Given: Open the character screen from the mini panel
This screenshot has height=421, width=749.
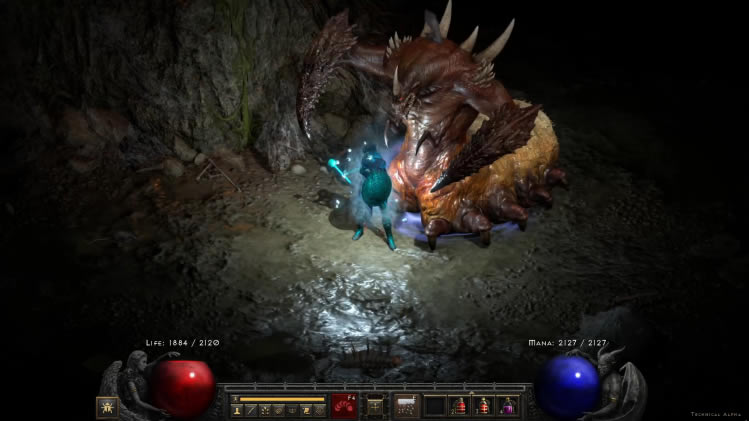Looking at the screenshot, I should point(237,410).
